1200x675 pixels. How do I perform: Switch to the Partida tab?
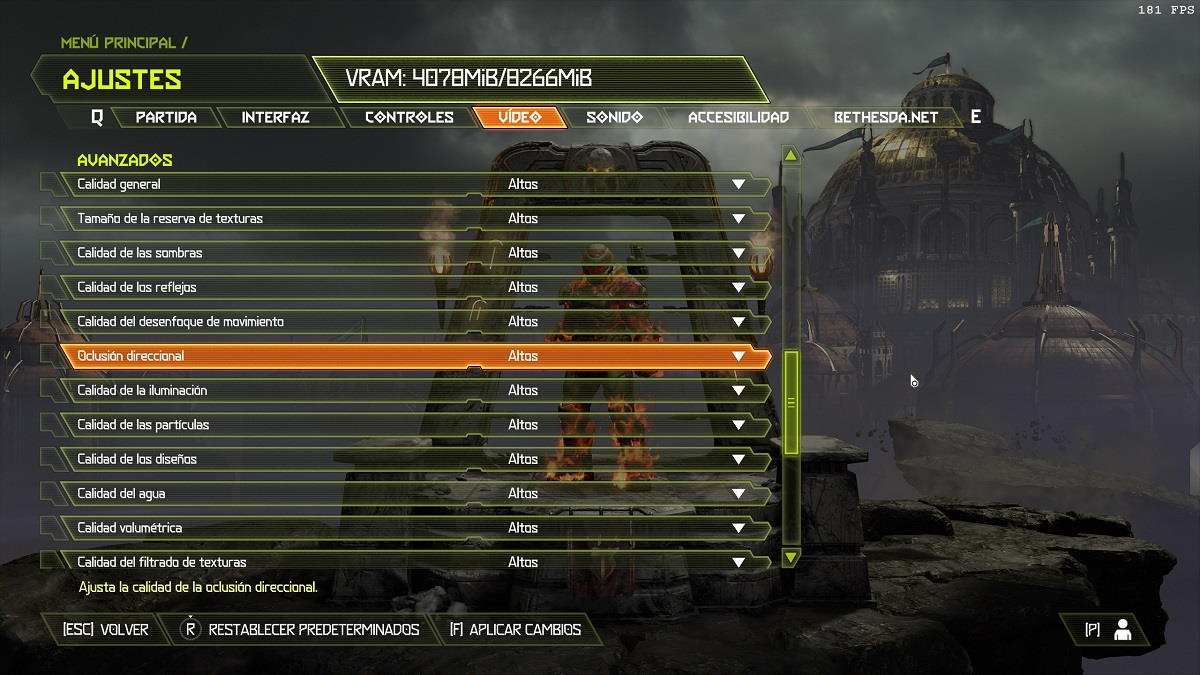coord(166,117)
